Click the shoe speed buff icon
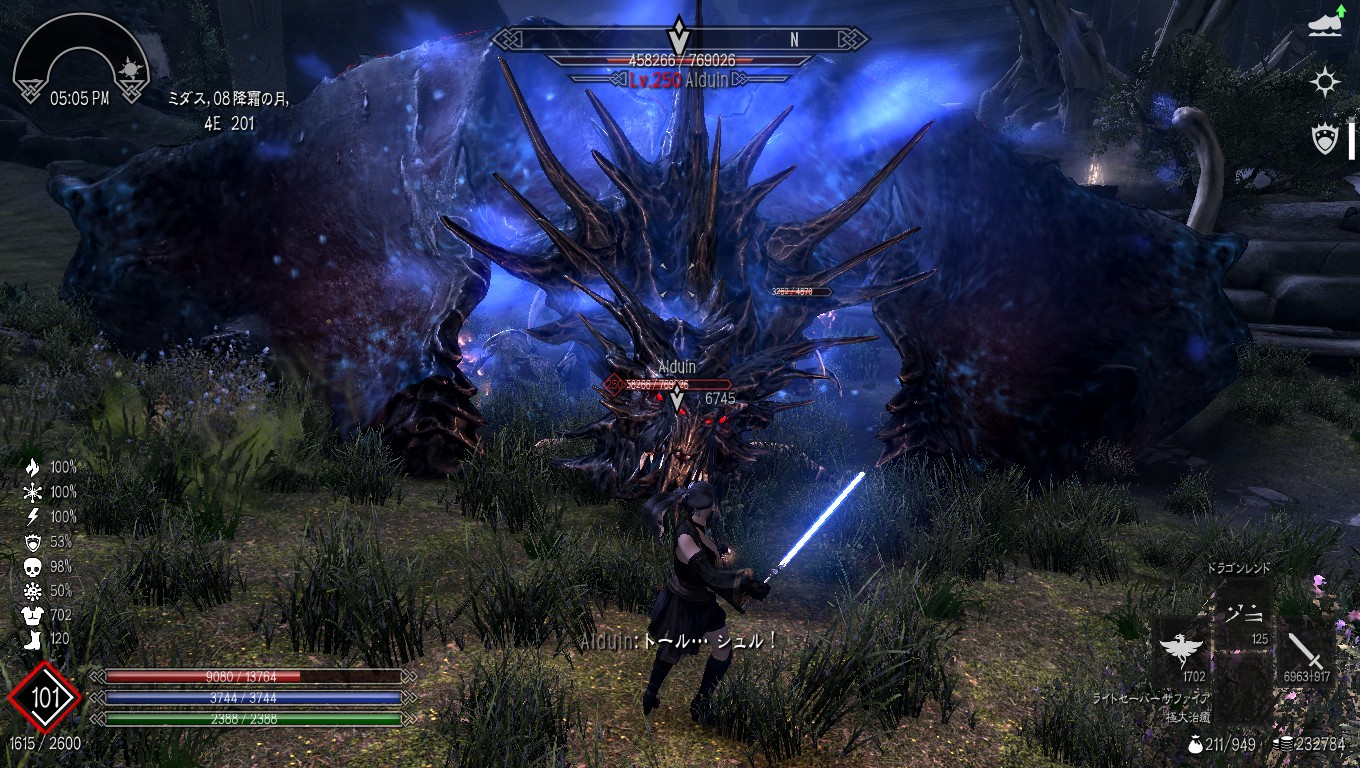1360x768 pixels. 1326,24
